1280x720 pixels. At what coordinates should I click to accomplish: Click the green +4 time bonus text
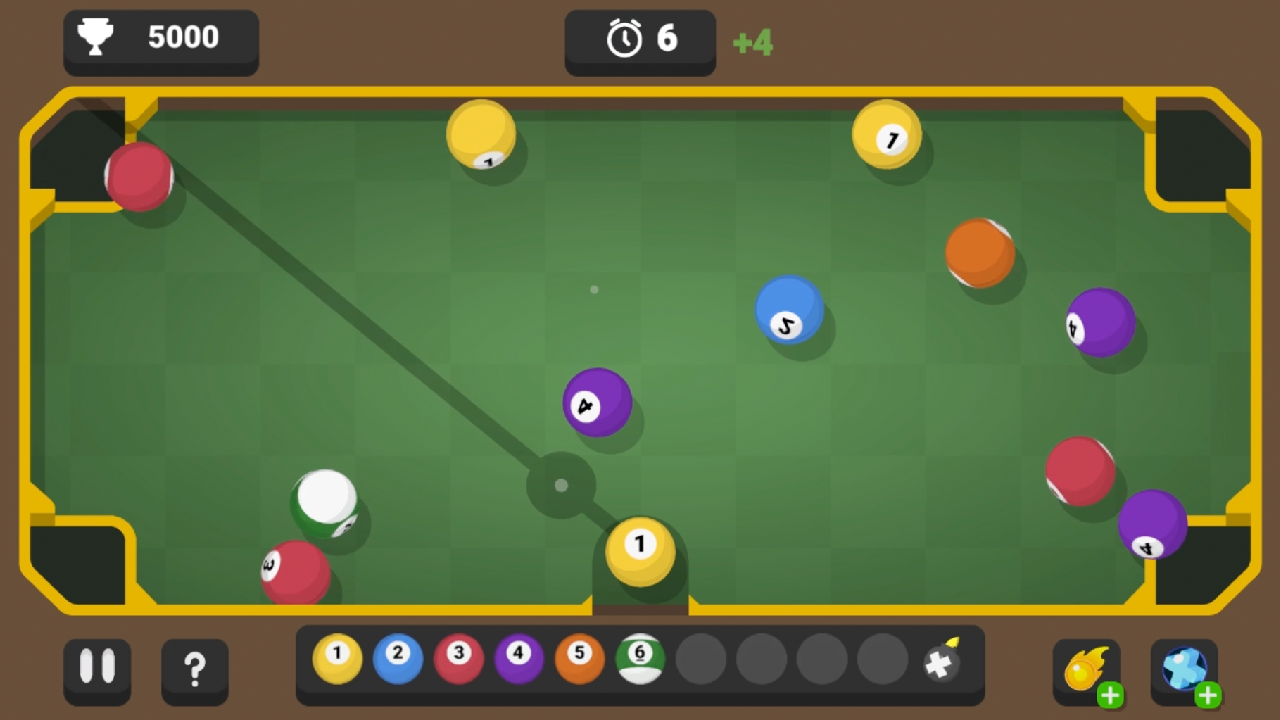coord(753,42)
